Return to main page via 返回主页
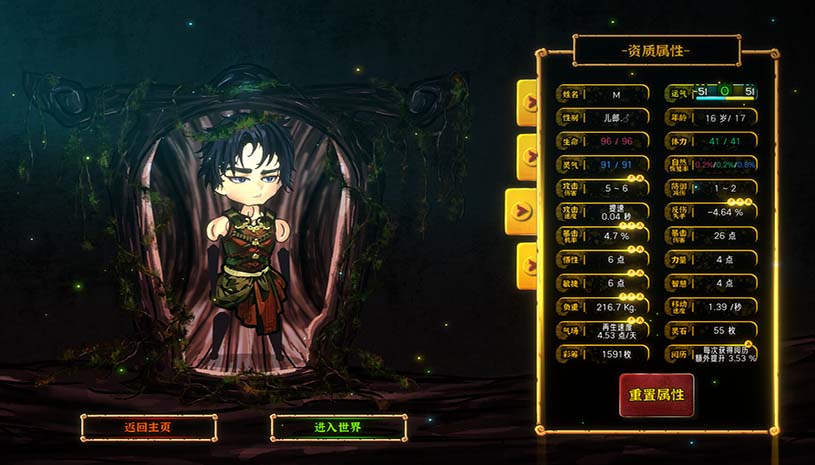 click(x=149, y=428)
